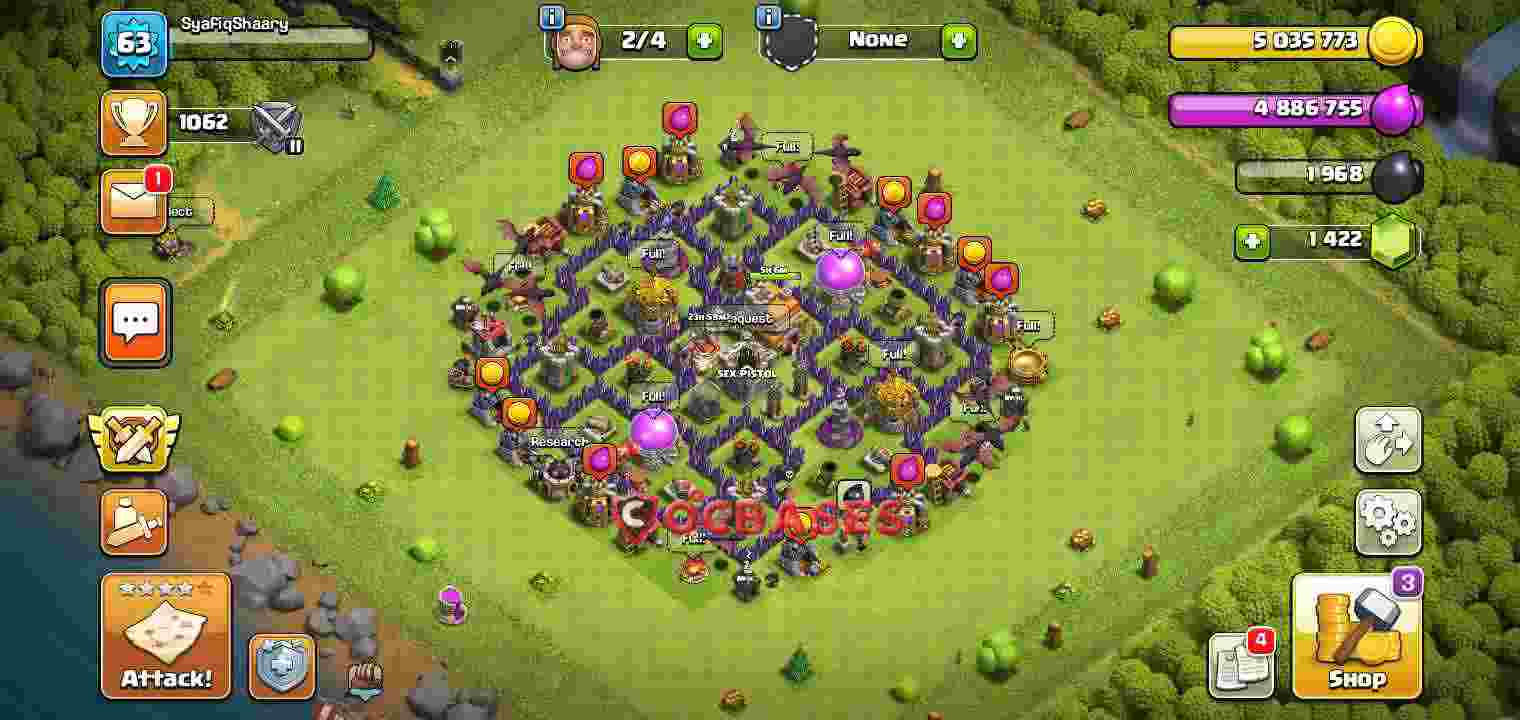Open the laboratory labeled Research
This screenshot has width=1520, height=720.
tap(560, 441)
